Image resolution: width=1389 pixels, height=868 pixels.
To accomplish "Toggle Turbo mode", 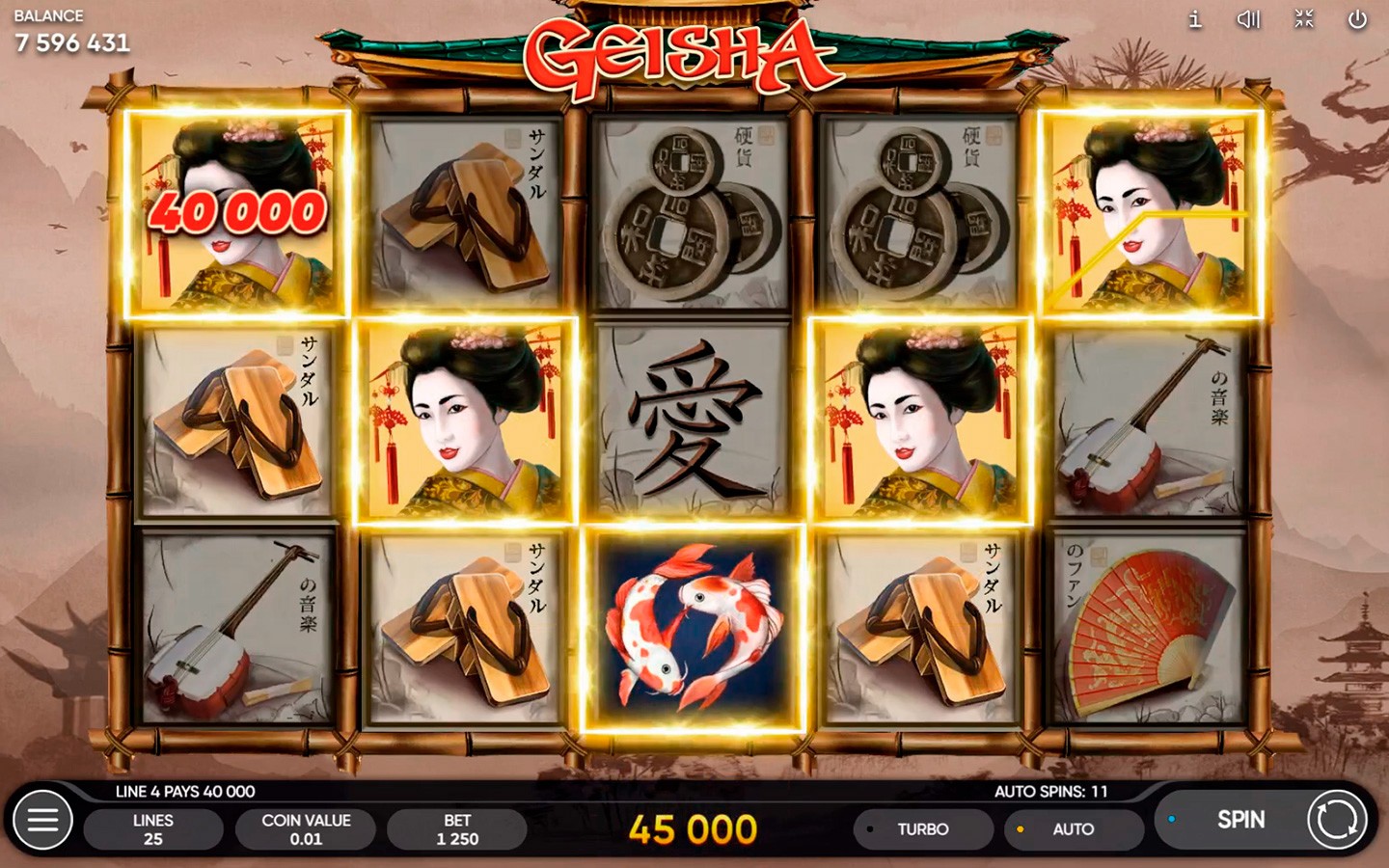I will [921, 829].
